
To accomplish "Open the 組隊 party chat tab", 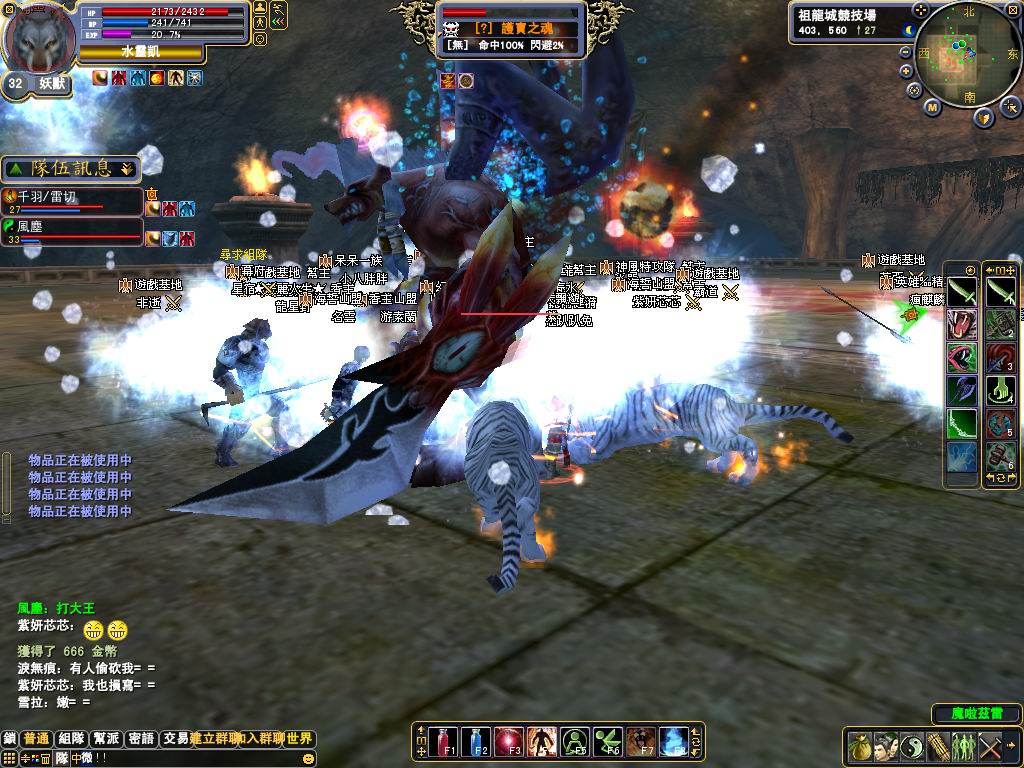I will pos(71,739).
